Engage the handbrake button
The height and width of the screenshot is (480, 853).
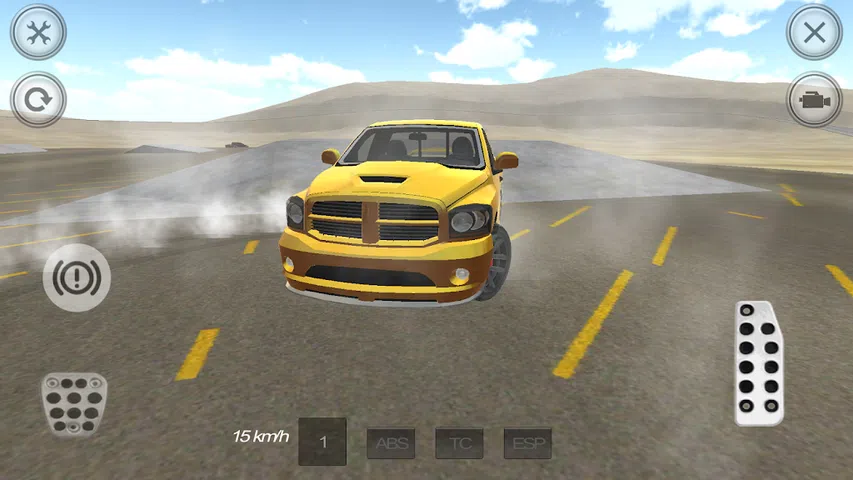click(x=76, y=279)
